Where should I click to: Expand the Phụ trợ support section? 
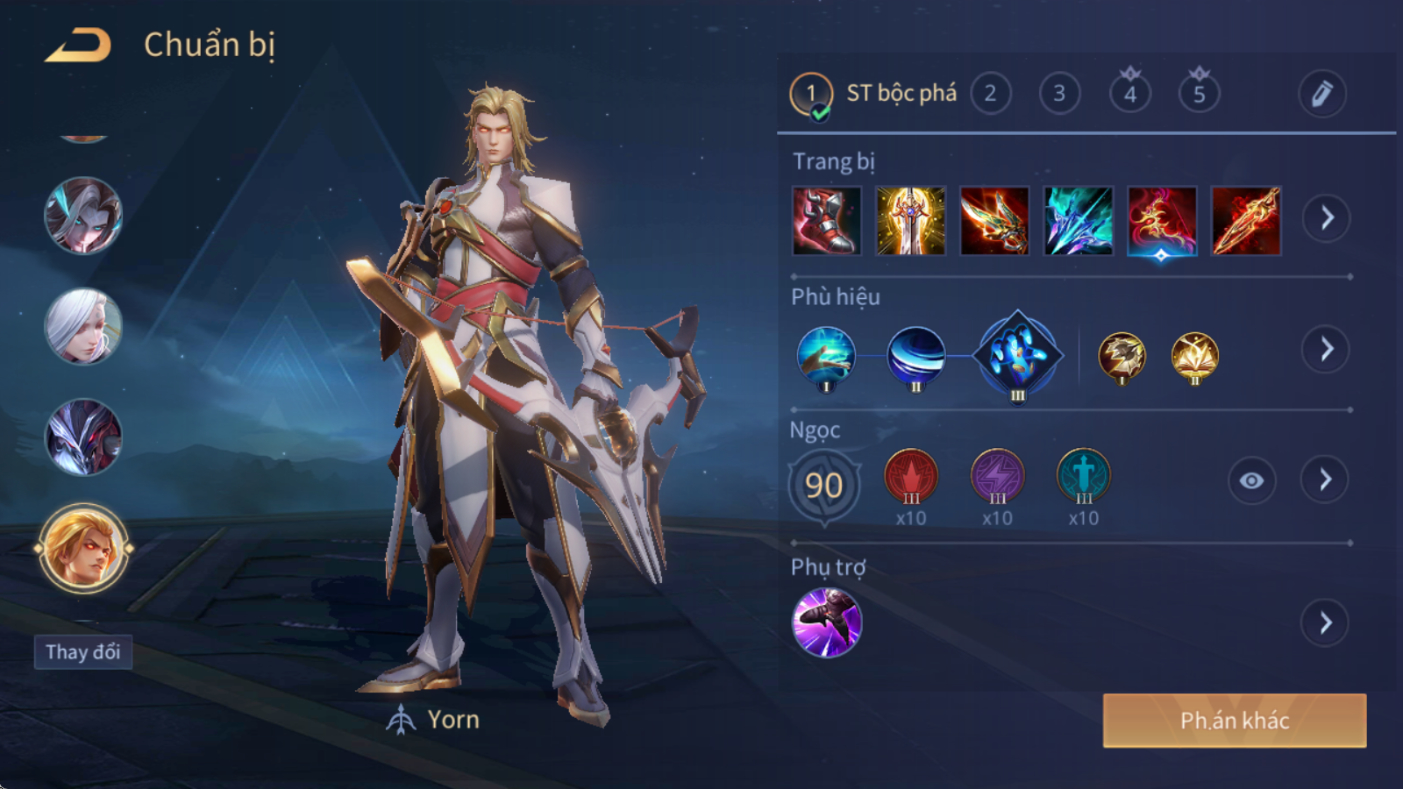coord(1326,623)
